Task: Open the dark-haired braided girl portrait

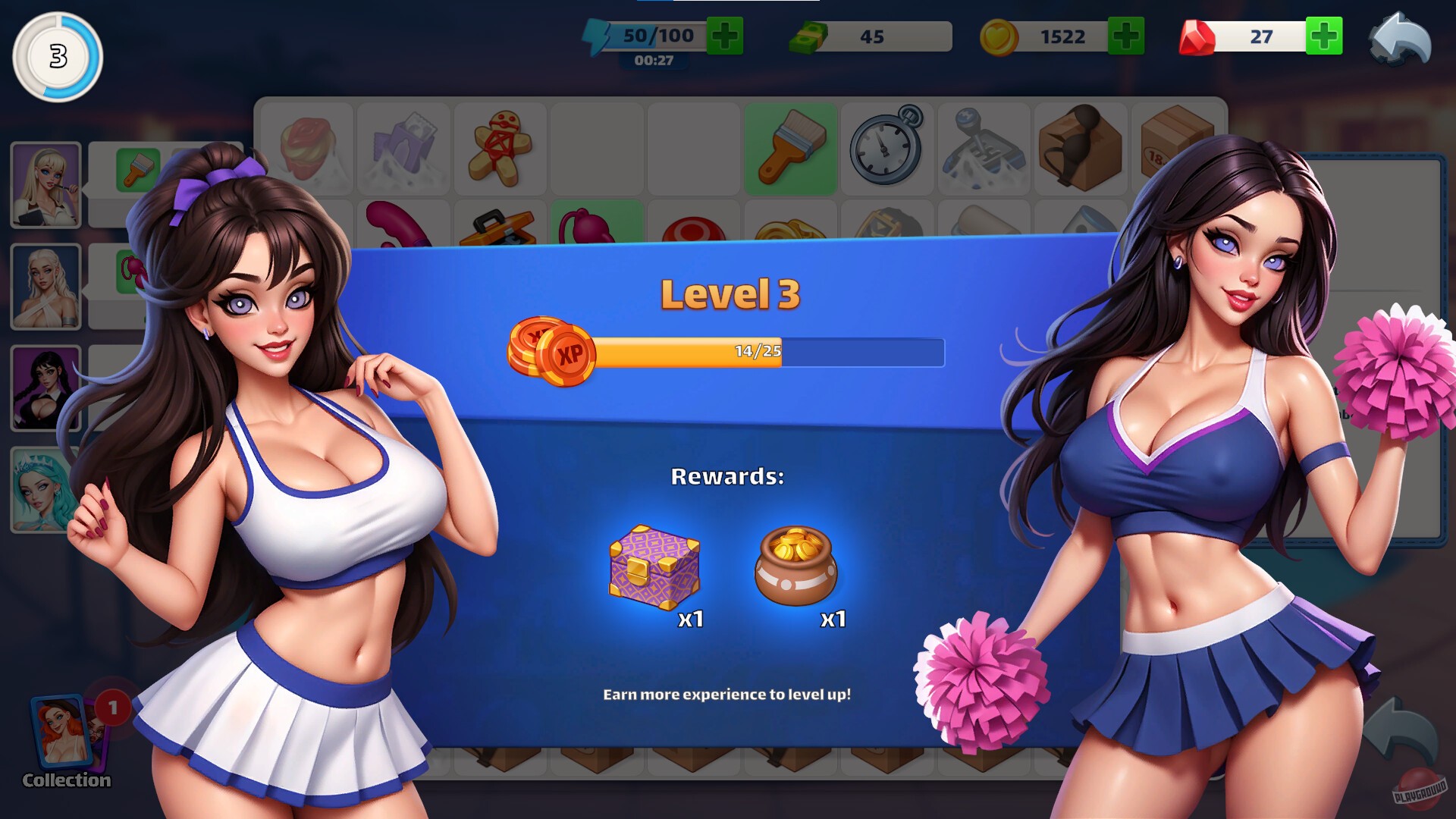Action: click(45, 387)
